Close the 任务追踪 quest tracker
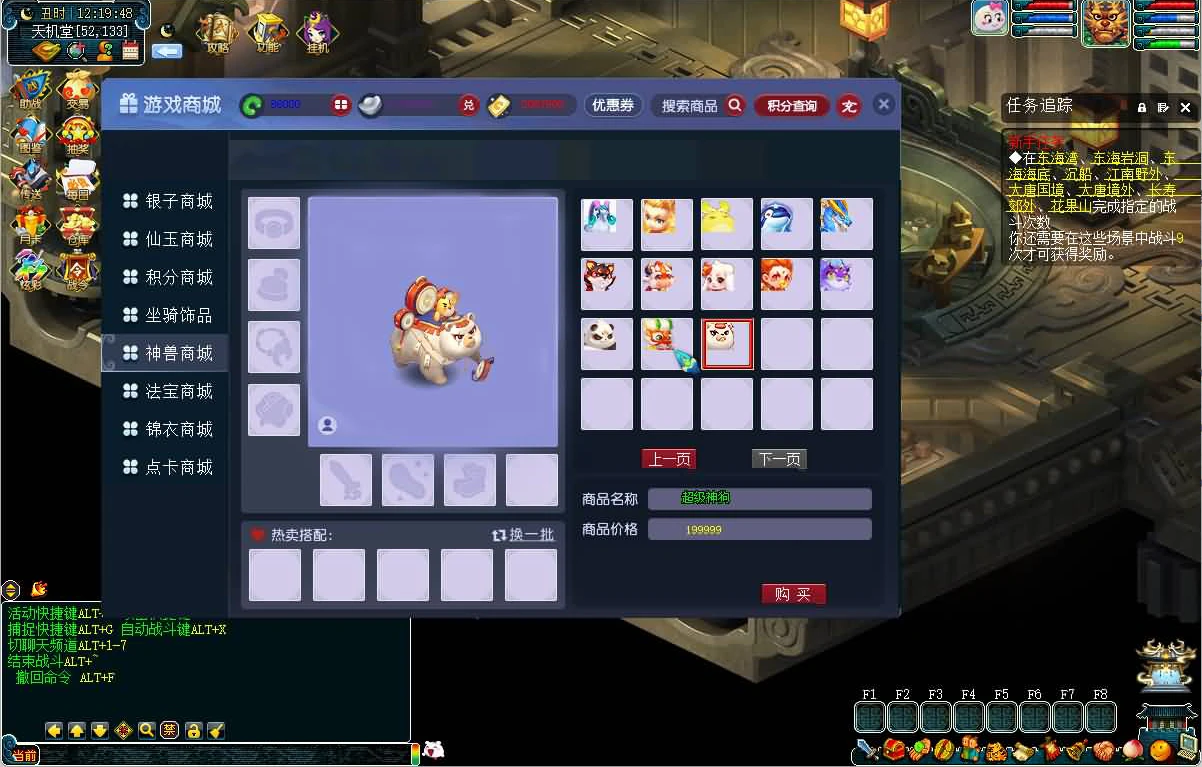 (1186, 107)
